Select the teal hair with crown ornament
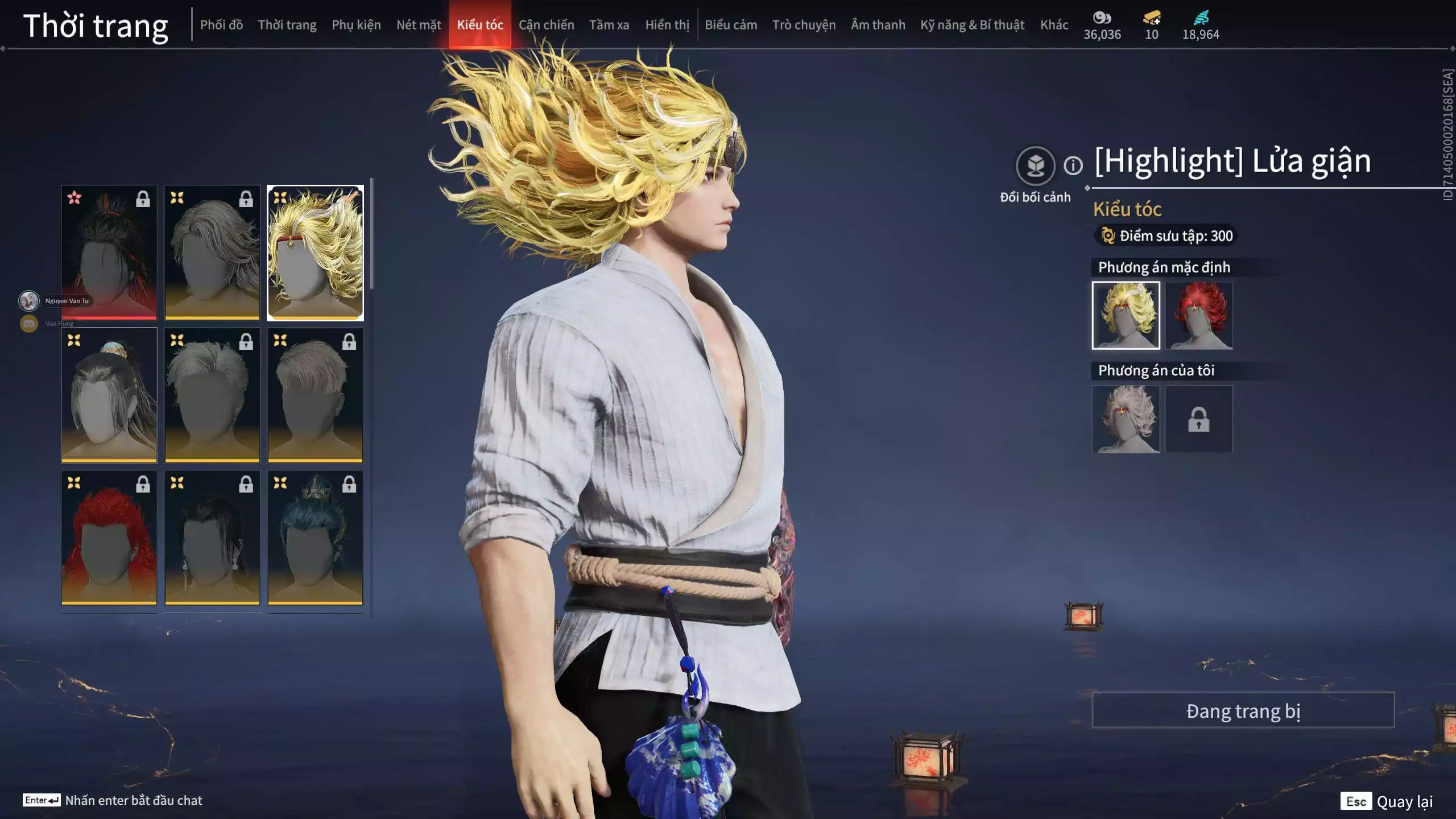This screenshot has width=1456, height=819. (315, 537)
